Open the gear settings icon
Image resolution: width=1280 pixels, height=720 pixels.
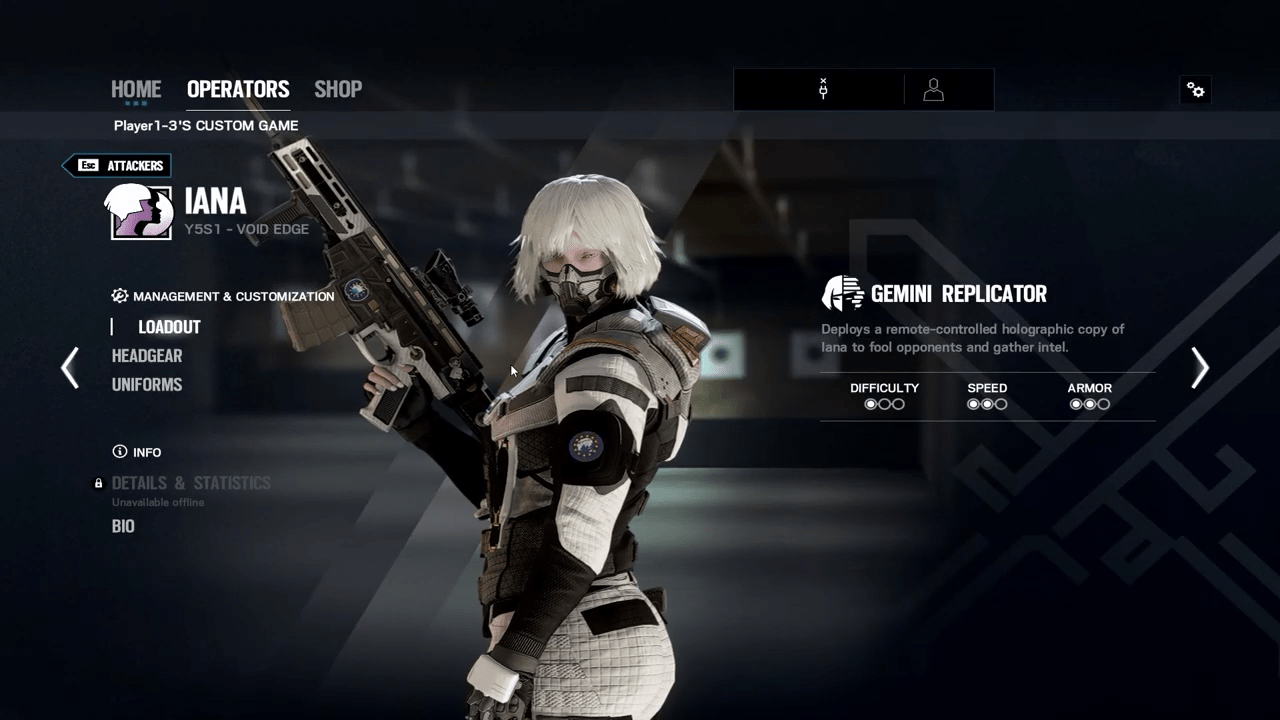1196,90
